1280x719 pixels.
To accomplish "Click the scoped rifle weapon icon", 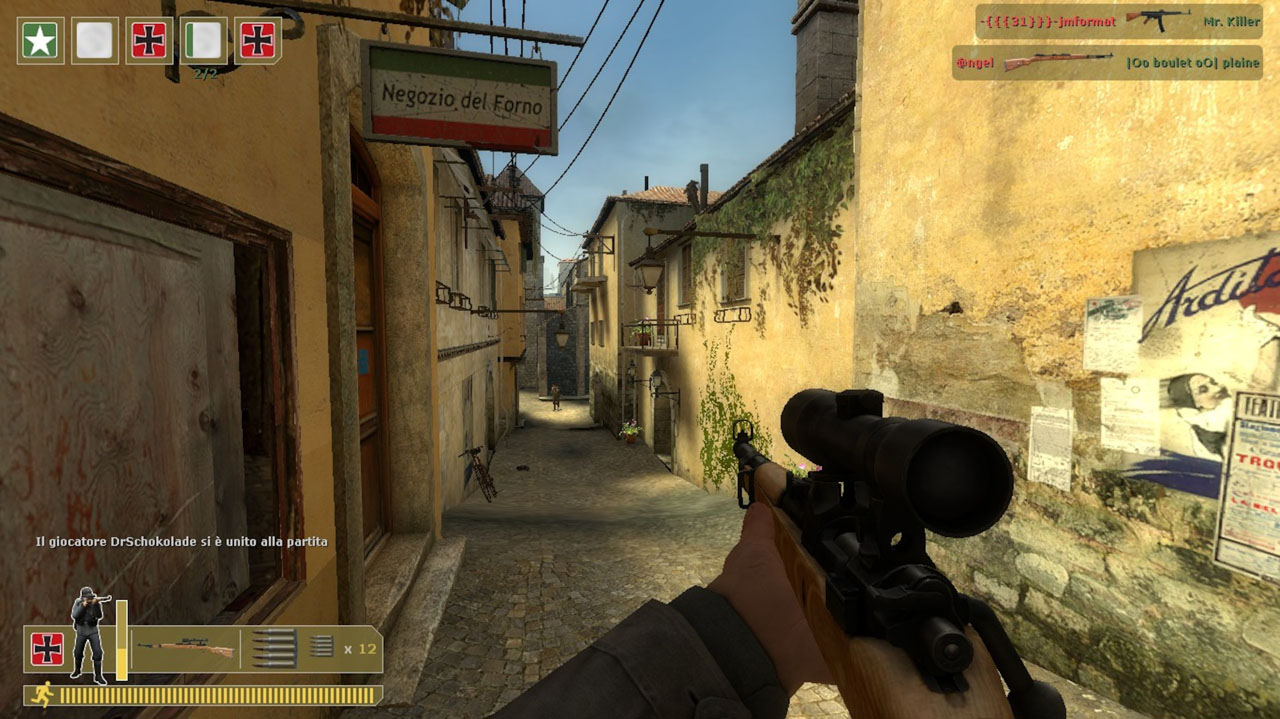I will tap(186, 649).
